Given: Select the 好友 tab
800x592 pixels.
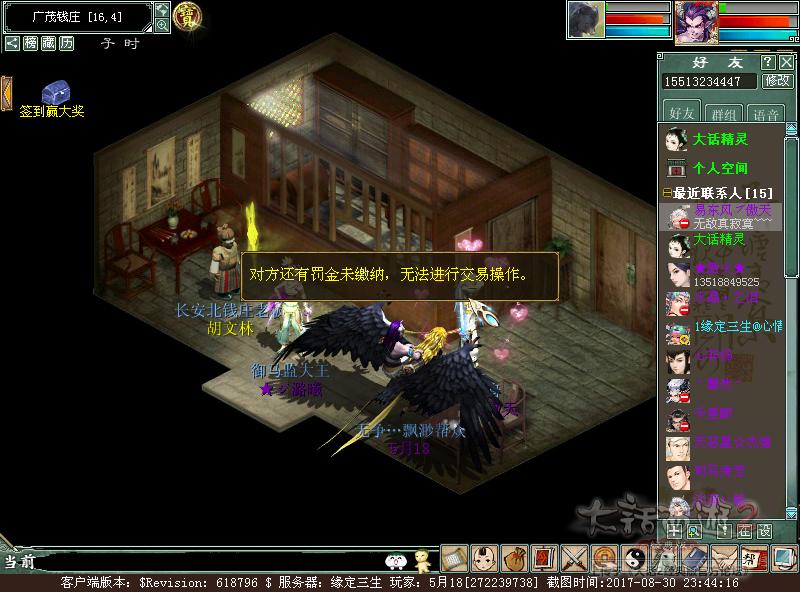Looking at the screenshot, I should pos(681,113).
